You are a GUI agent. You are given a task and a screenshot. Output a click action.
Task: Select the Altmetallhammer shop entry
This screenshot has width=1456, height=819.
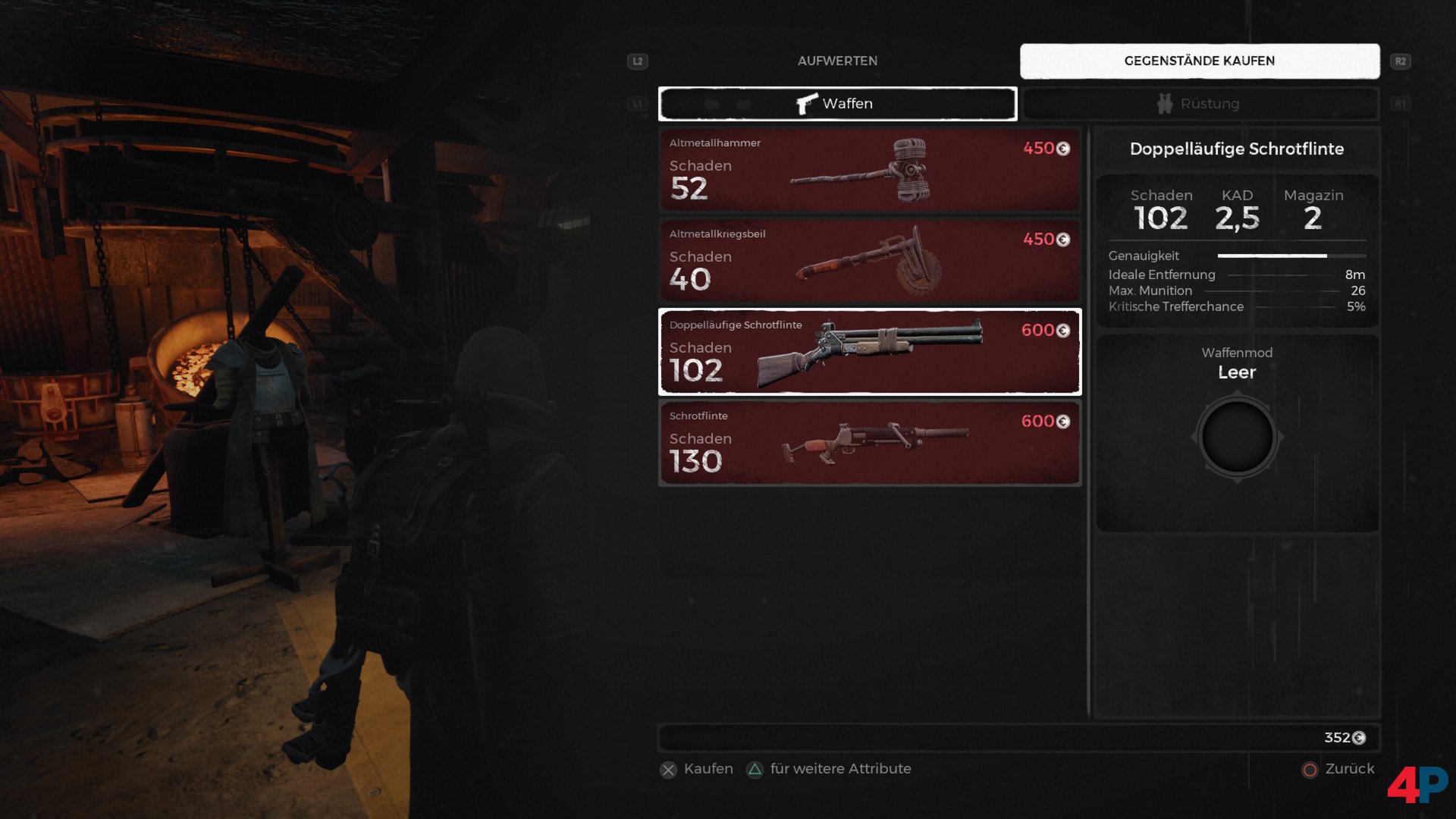coord(869,170)
